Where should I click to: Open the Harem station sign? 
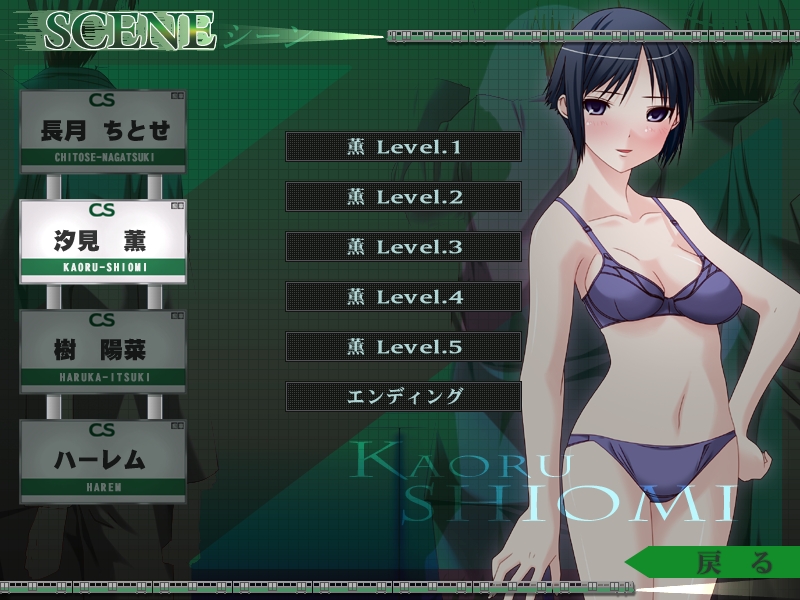pyautogui.click(x=102, y=460)
